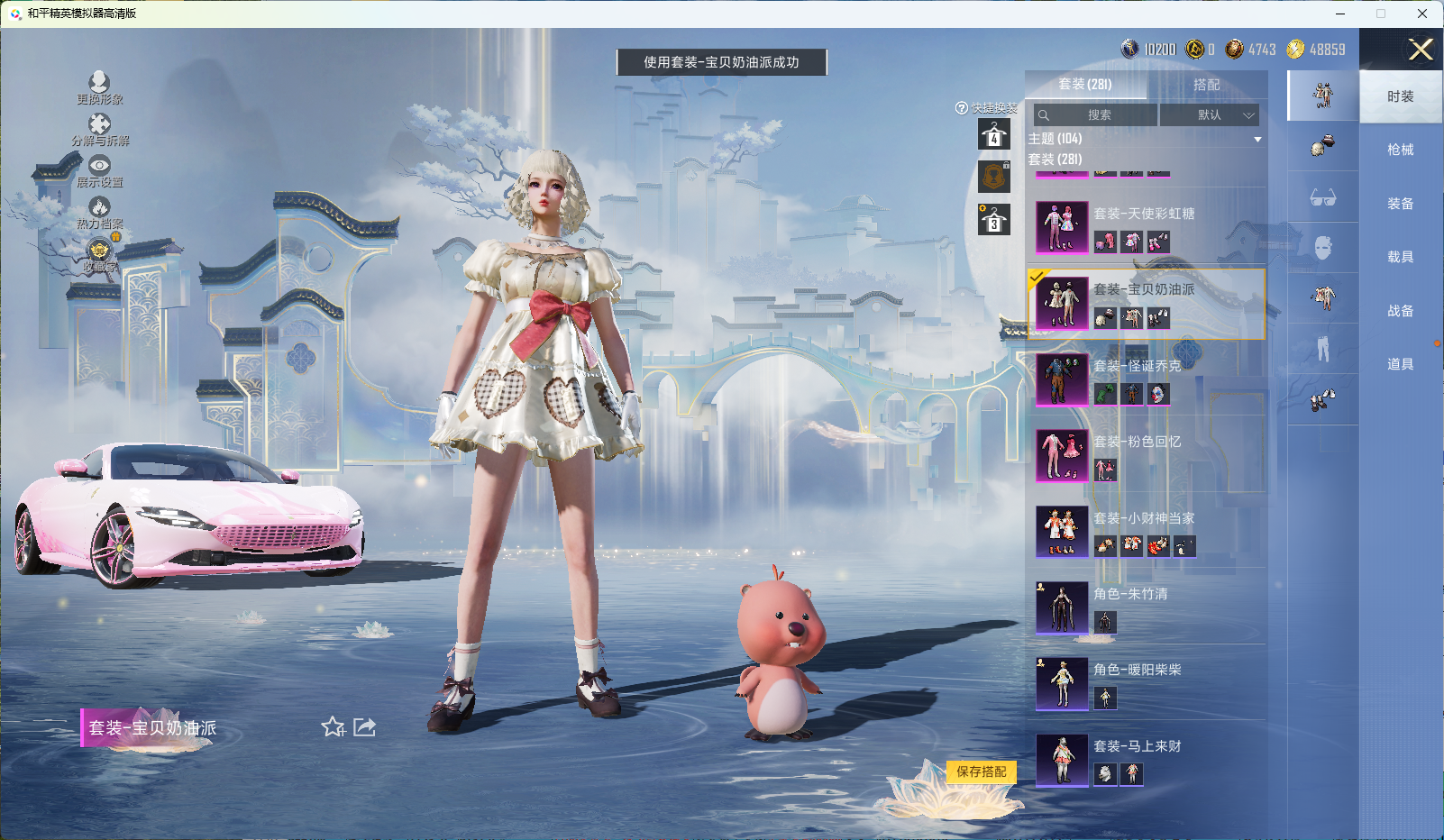Open the 载具 category
This screenshot has width=1444, height=840.
click(1400, 257)
